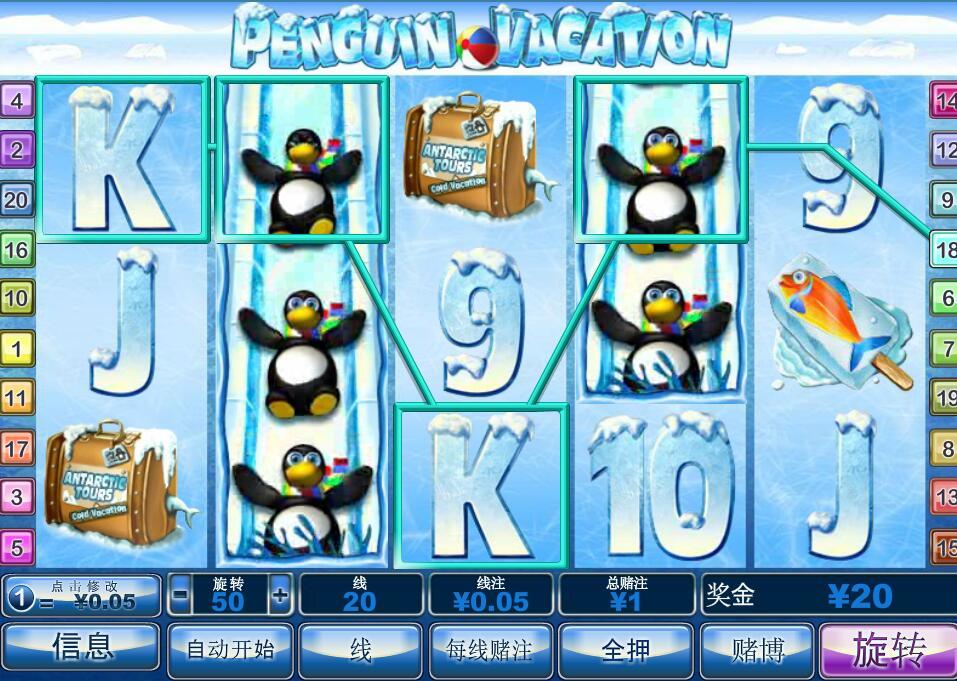Choose payline 8 on right side
This screenshot has height=681, width=957.
(x=944, y=448)
